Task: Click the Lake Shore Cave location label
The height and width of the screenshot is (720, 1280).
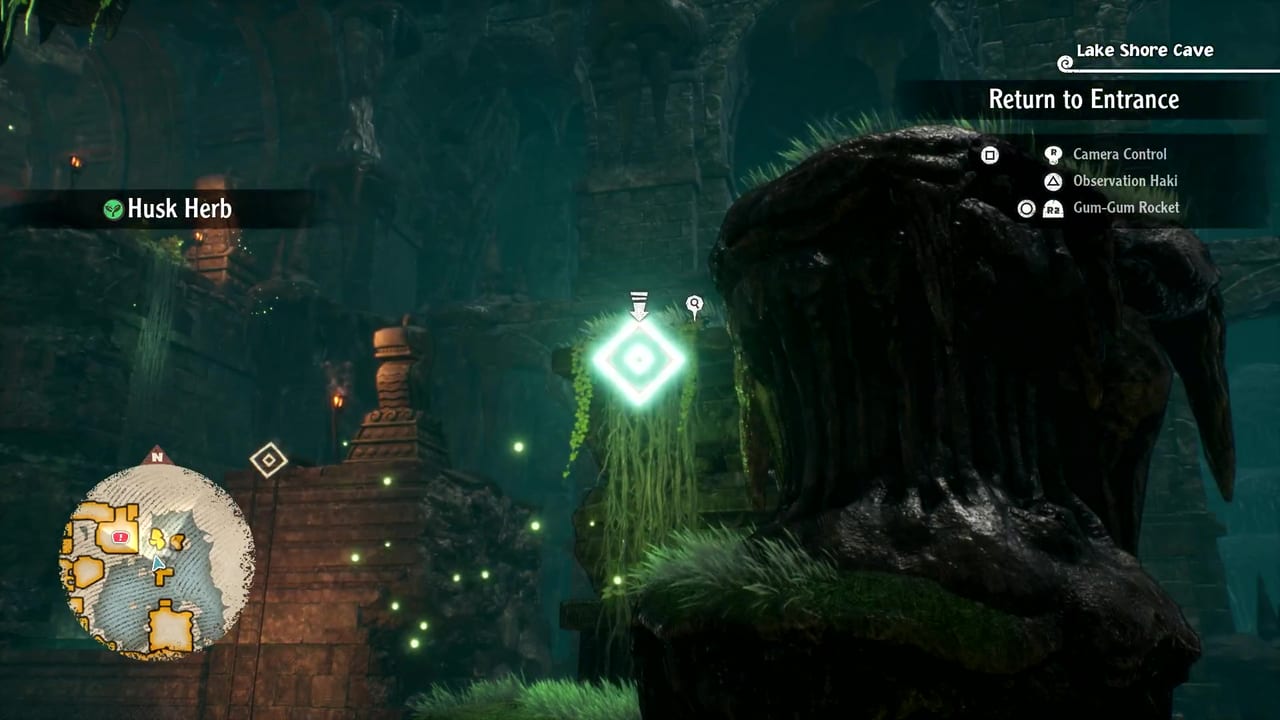Action: click(x=1144, y=50)
